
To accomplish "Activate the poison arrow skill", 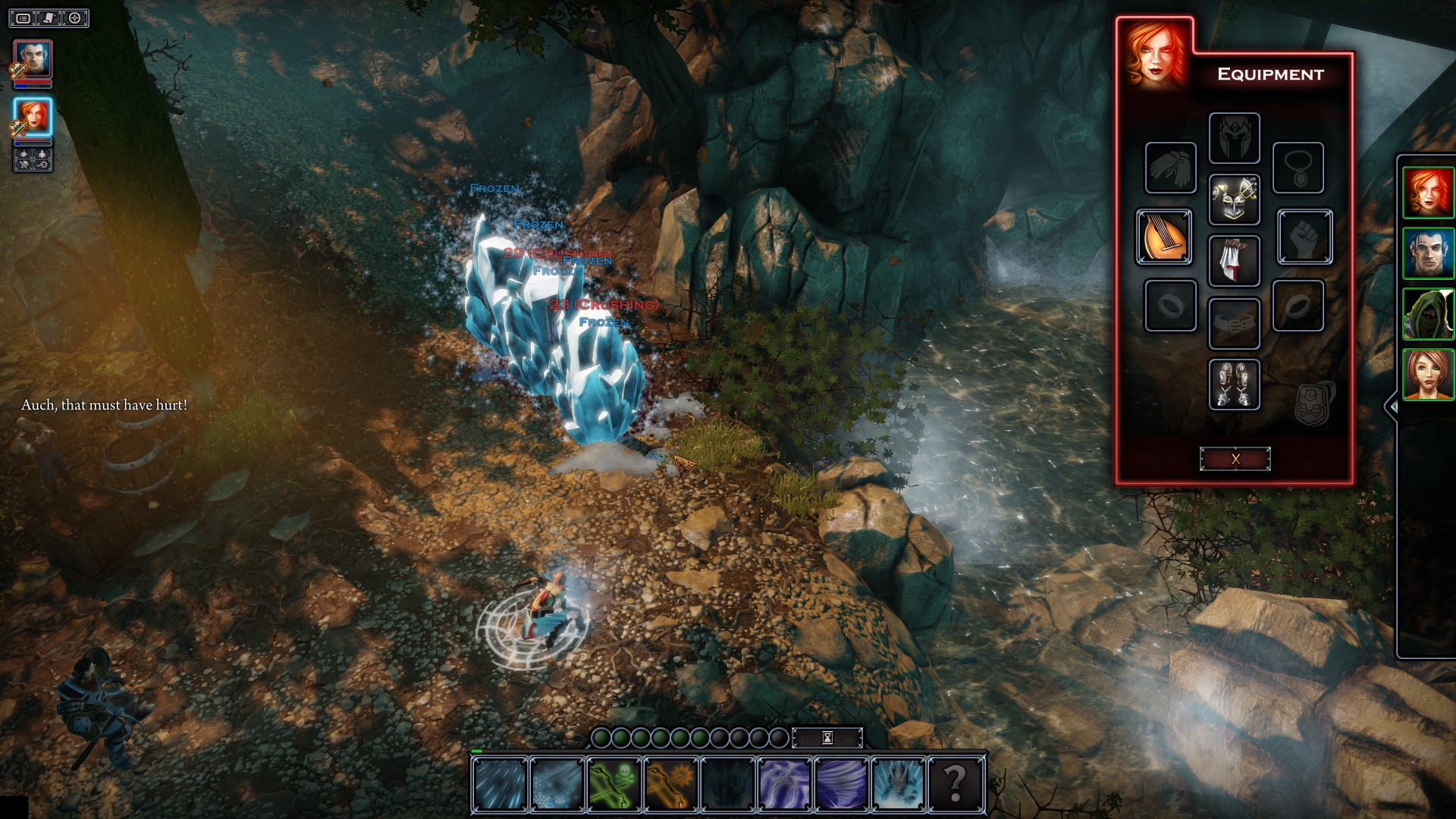I will pos(613,784).
